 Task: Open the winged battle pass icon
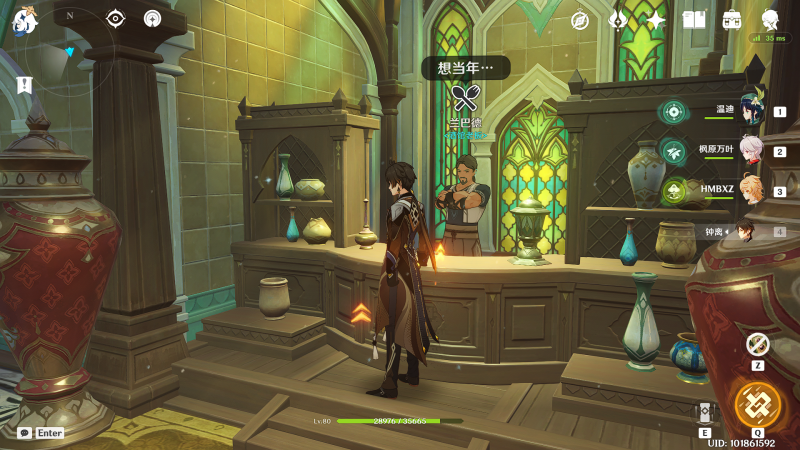click(x=618, y=20)
